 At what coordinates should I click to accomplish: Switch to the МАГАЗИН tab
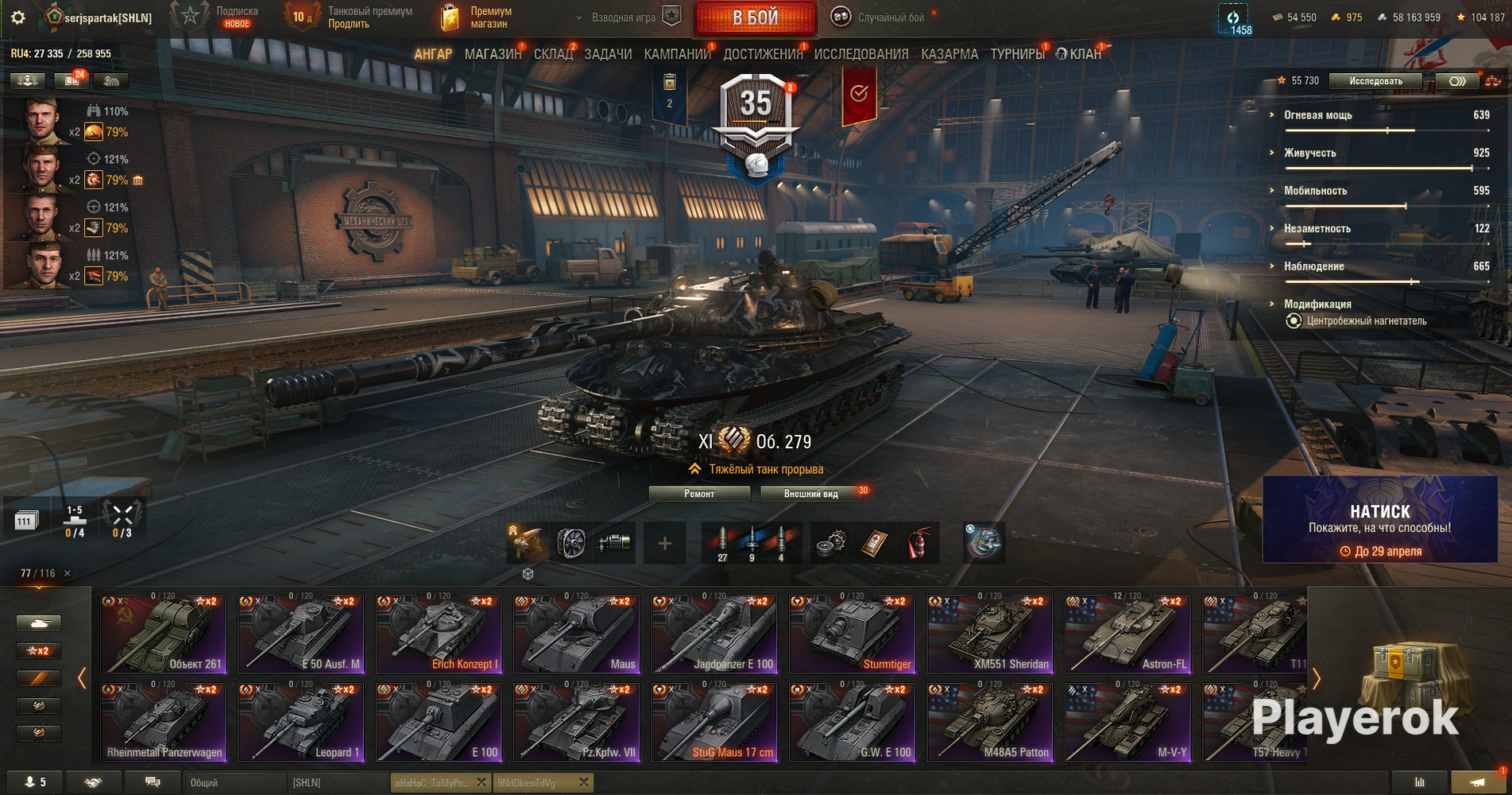pos(493,54)
